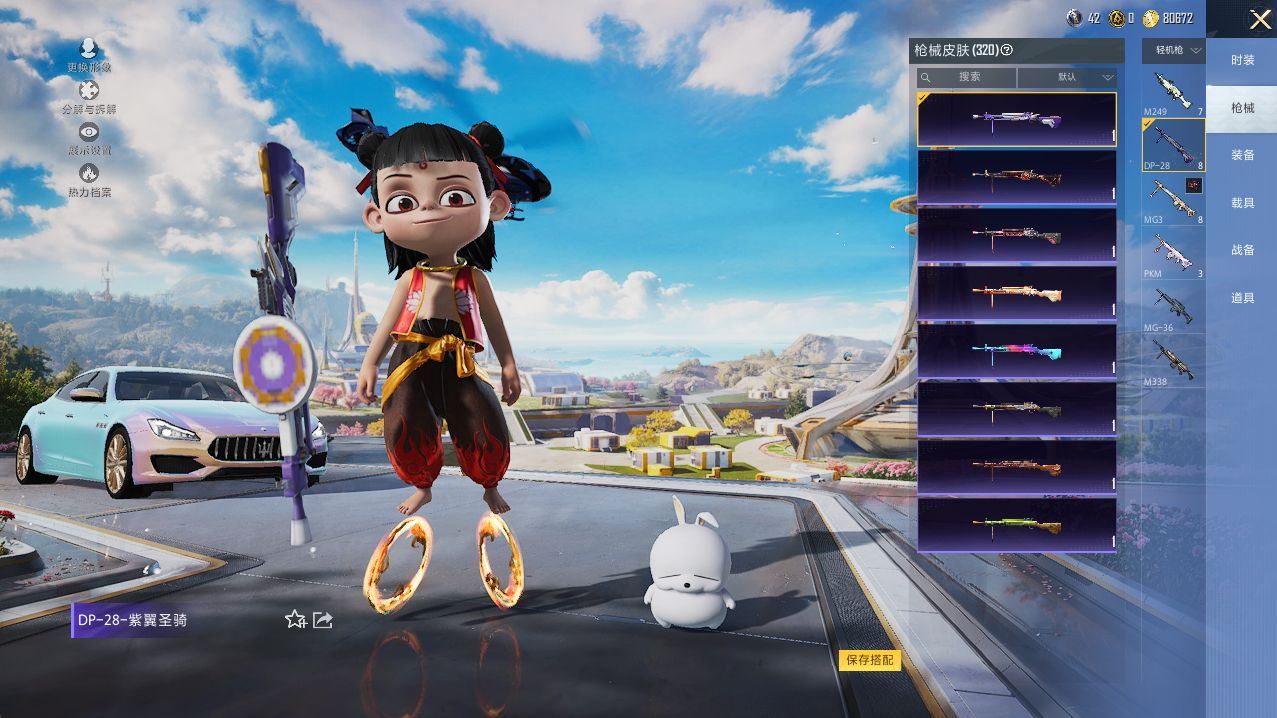
Task: Save the loadout with 保存搭配
Action: click(x=869, y=660)
